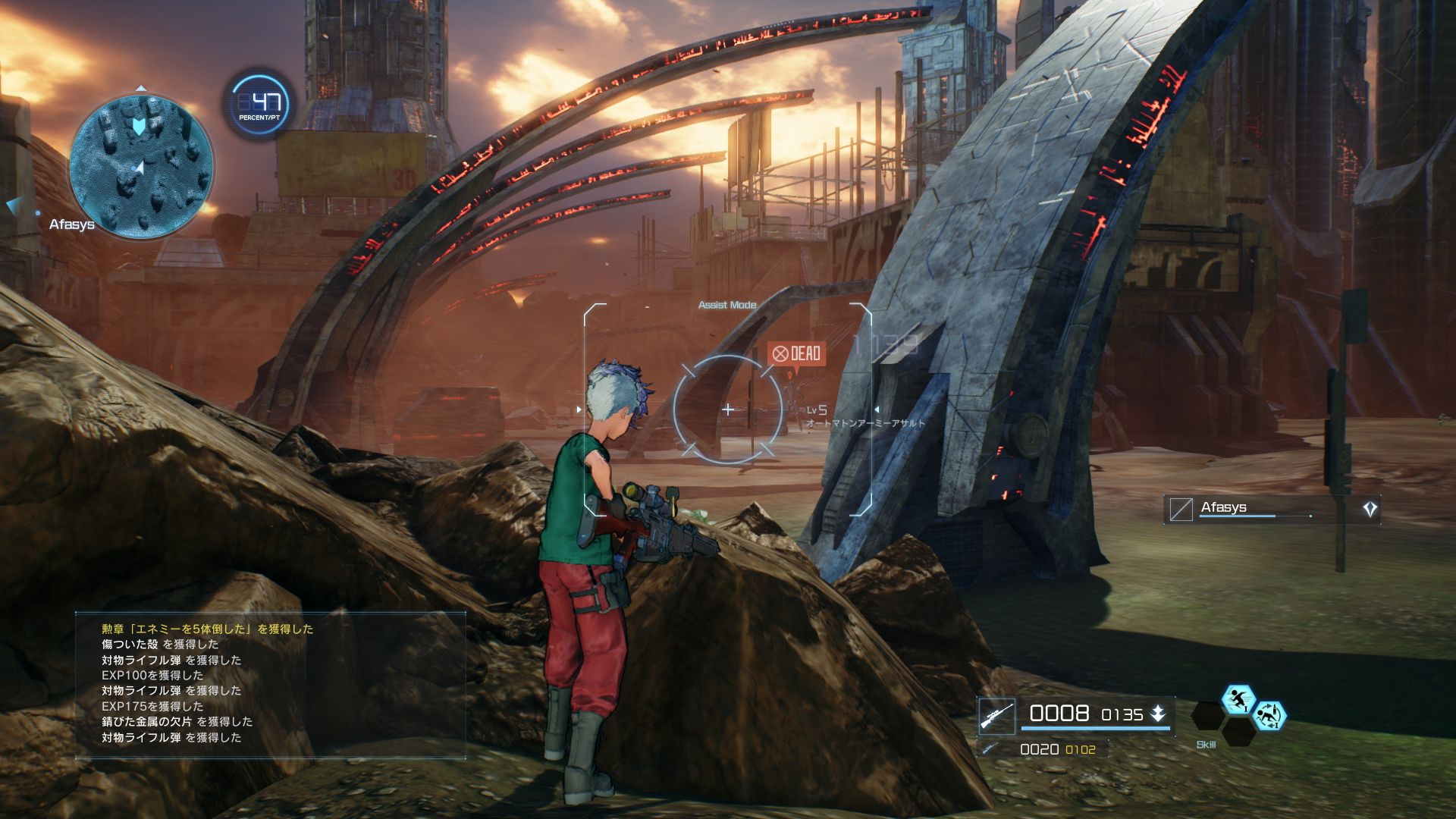Image resolution: width=1456 pixels, height=819 pixels.
Task: Click the double-arrow icon beside ammo
Action: click(1158, 714)
